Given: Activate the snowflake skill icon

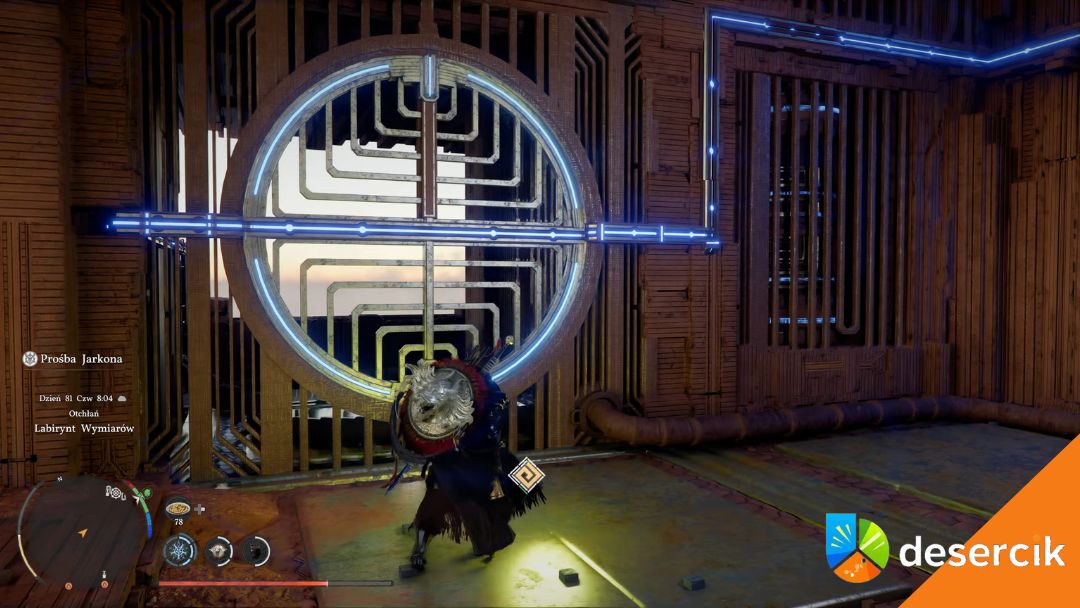Looking at the screenshot, I should coord(181,549).
